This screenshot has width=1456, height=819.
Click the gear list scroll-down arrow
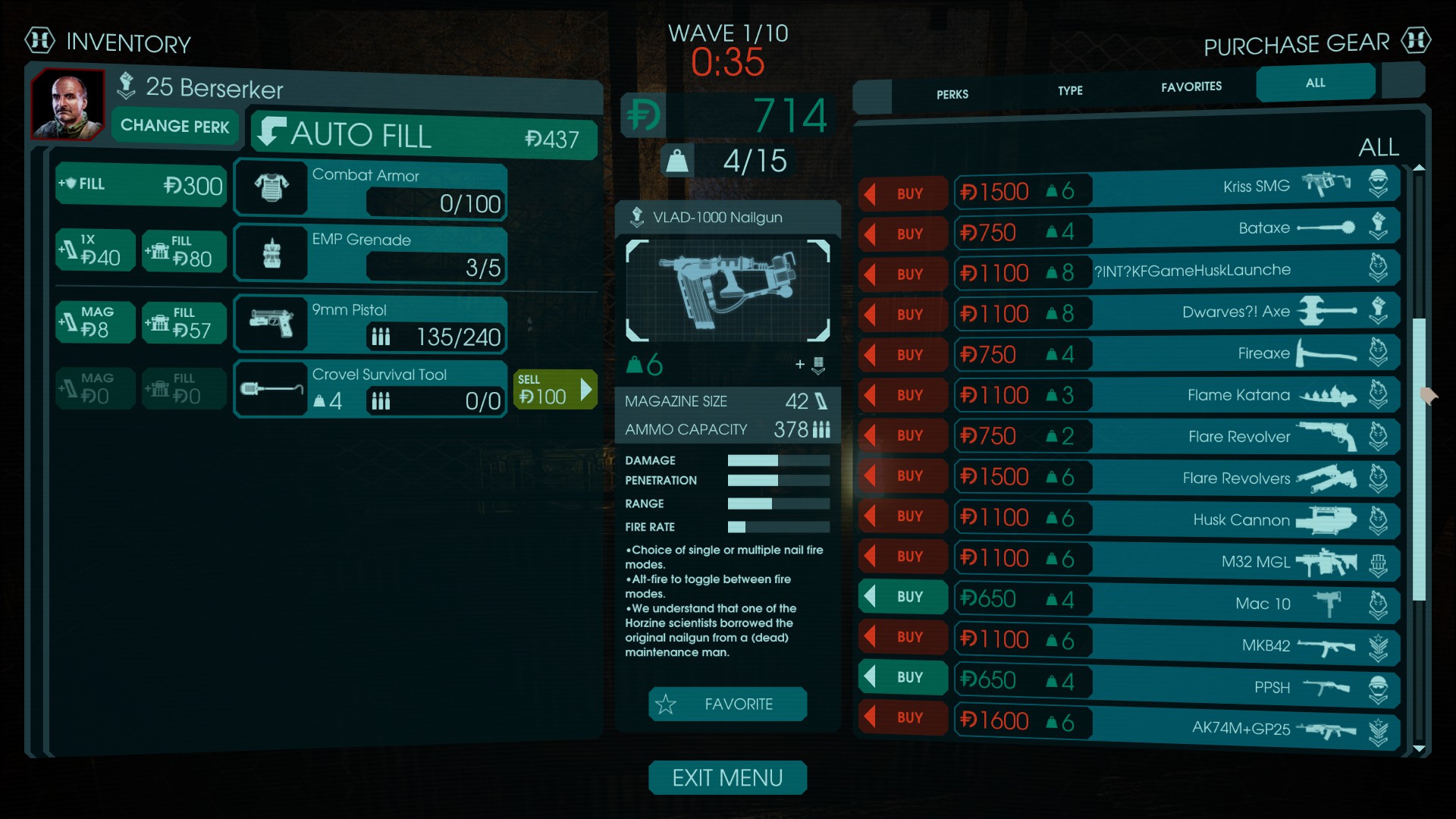click(x=1419, y=749)
